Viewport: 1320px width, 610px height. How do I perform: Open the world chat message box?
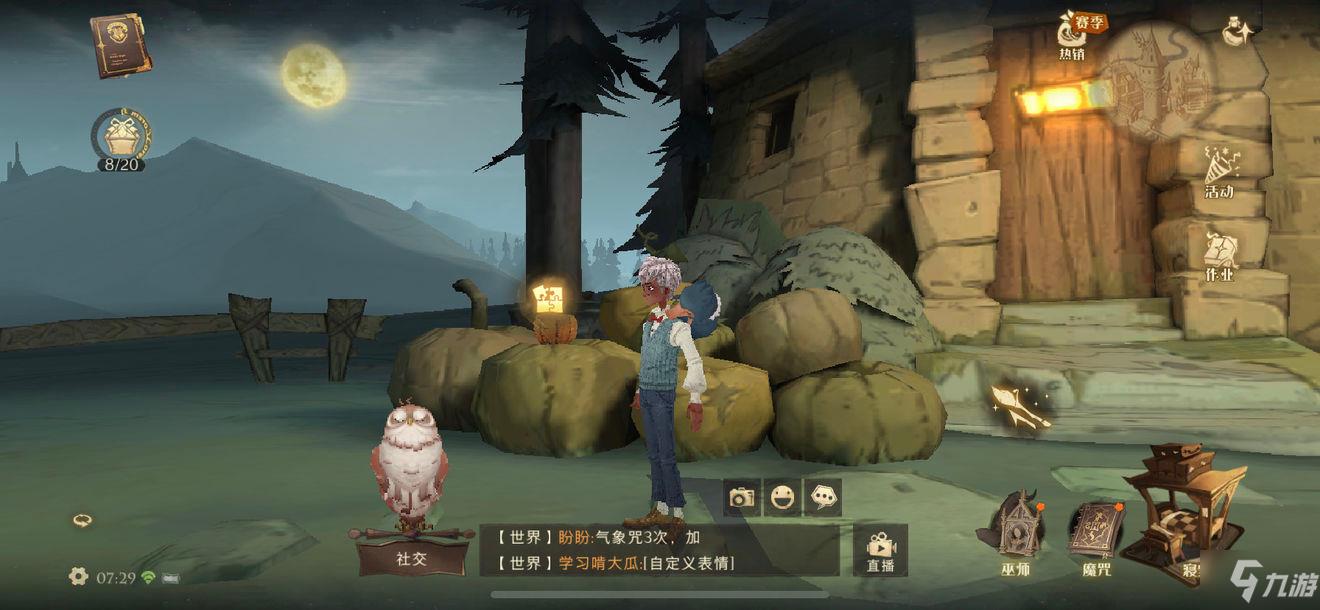658,550
